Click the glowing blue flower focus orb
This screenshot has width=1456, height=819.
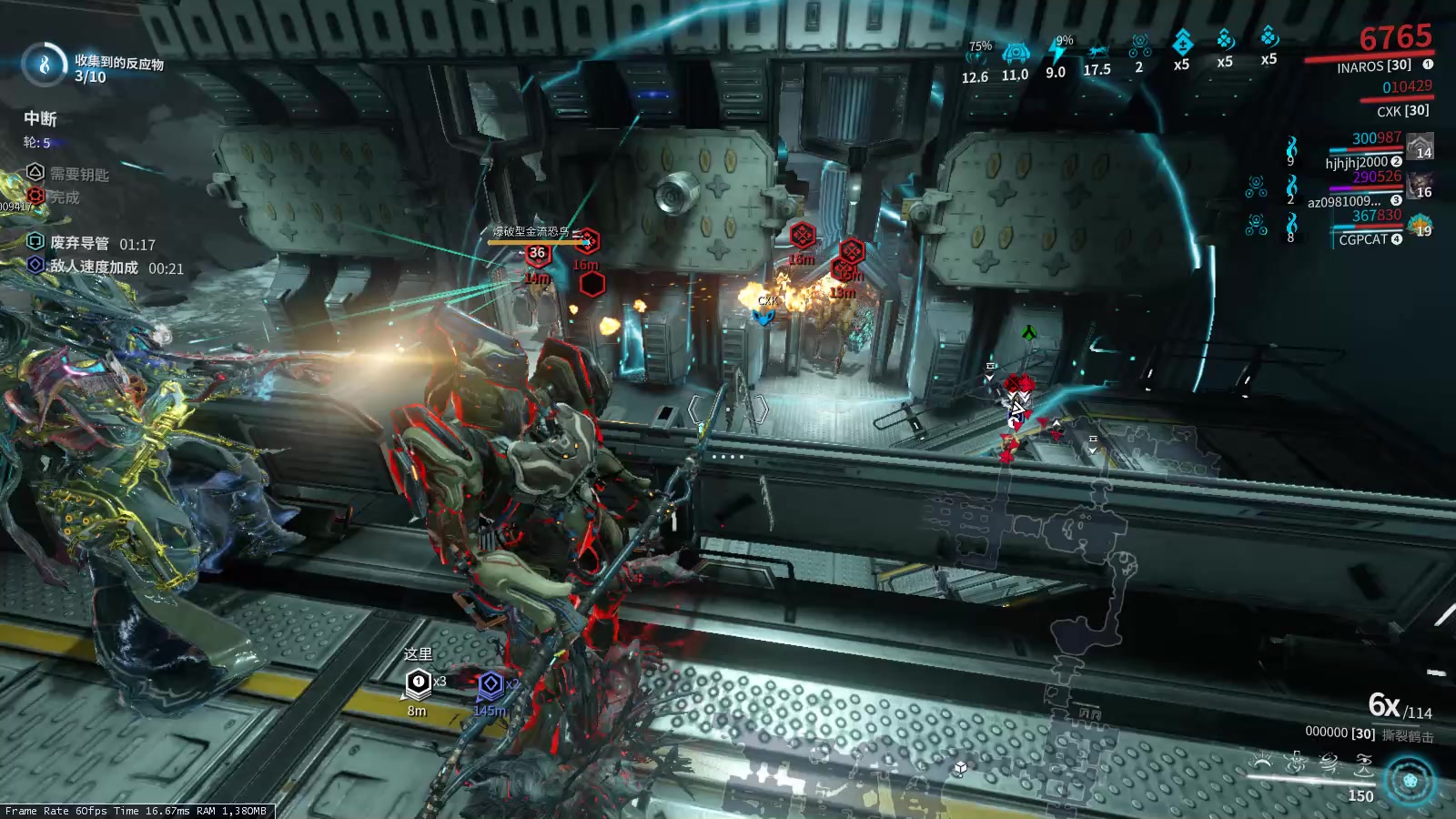[x=1410, y=781]
